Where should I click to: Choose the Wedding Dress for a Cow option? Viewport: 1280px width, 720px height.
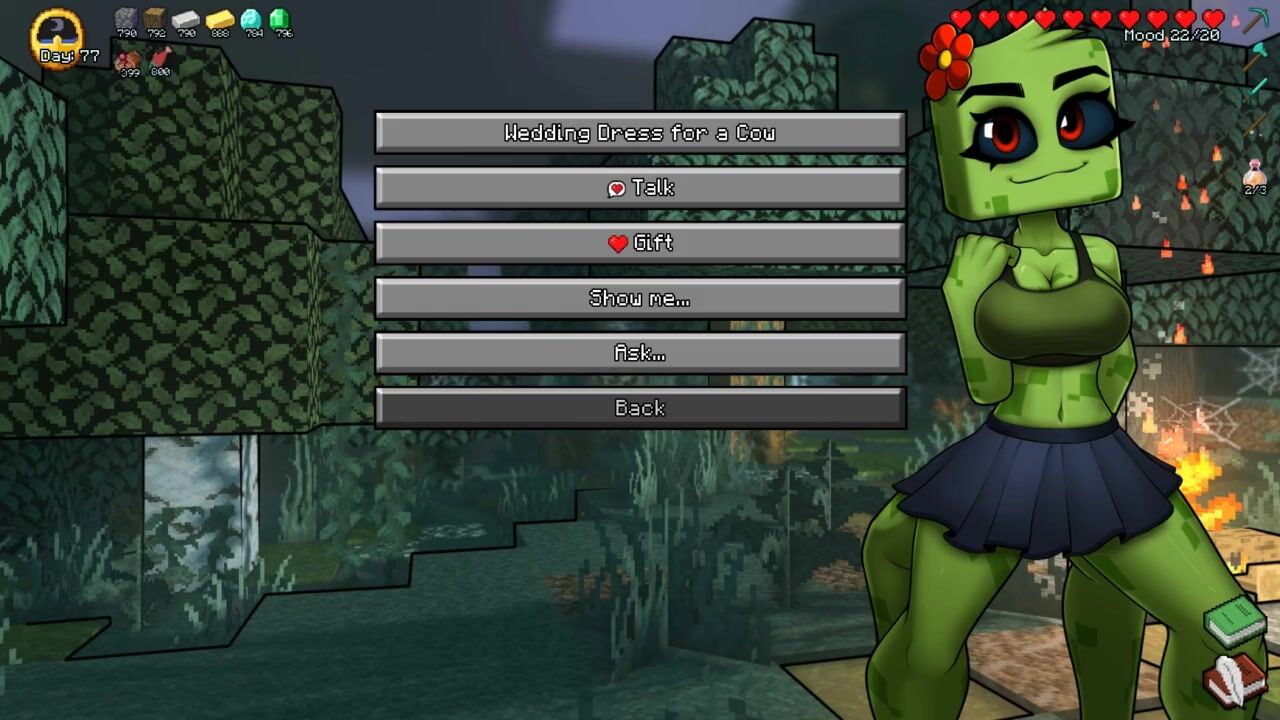640,133
